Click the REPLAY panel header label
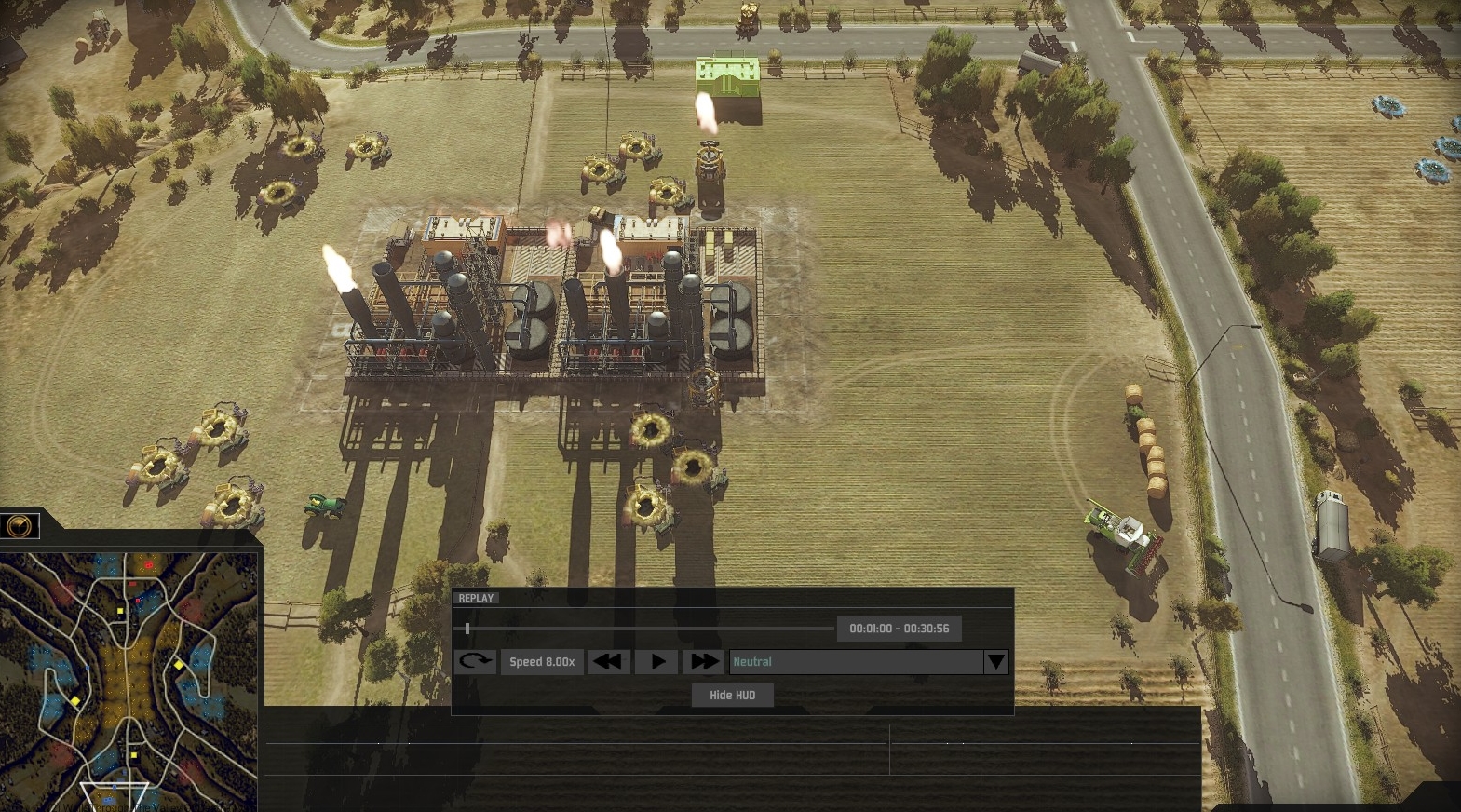 click(476, 598)
